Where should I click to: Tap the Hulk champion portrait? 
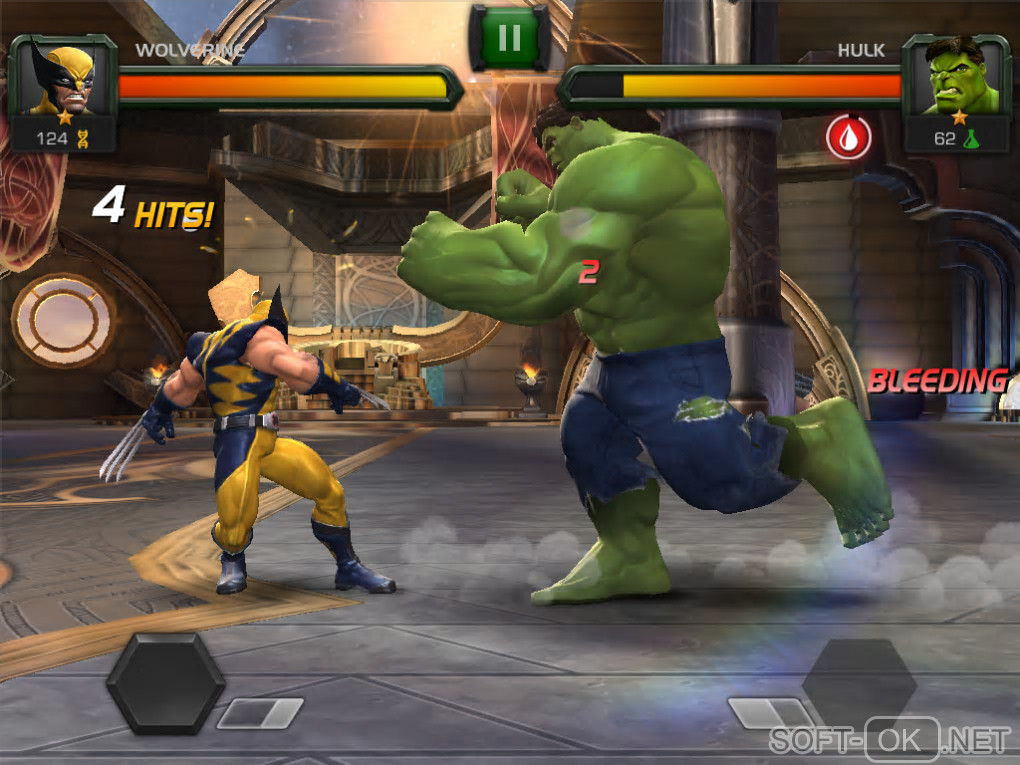(958, 78)
